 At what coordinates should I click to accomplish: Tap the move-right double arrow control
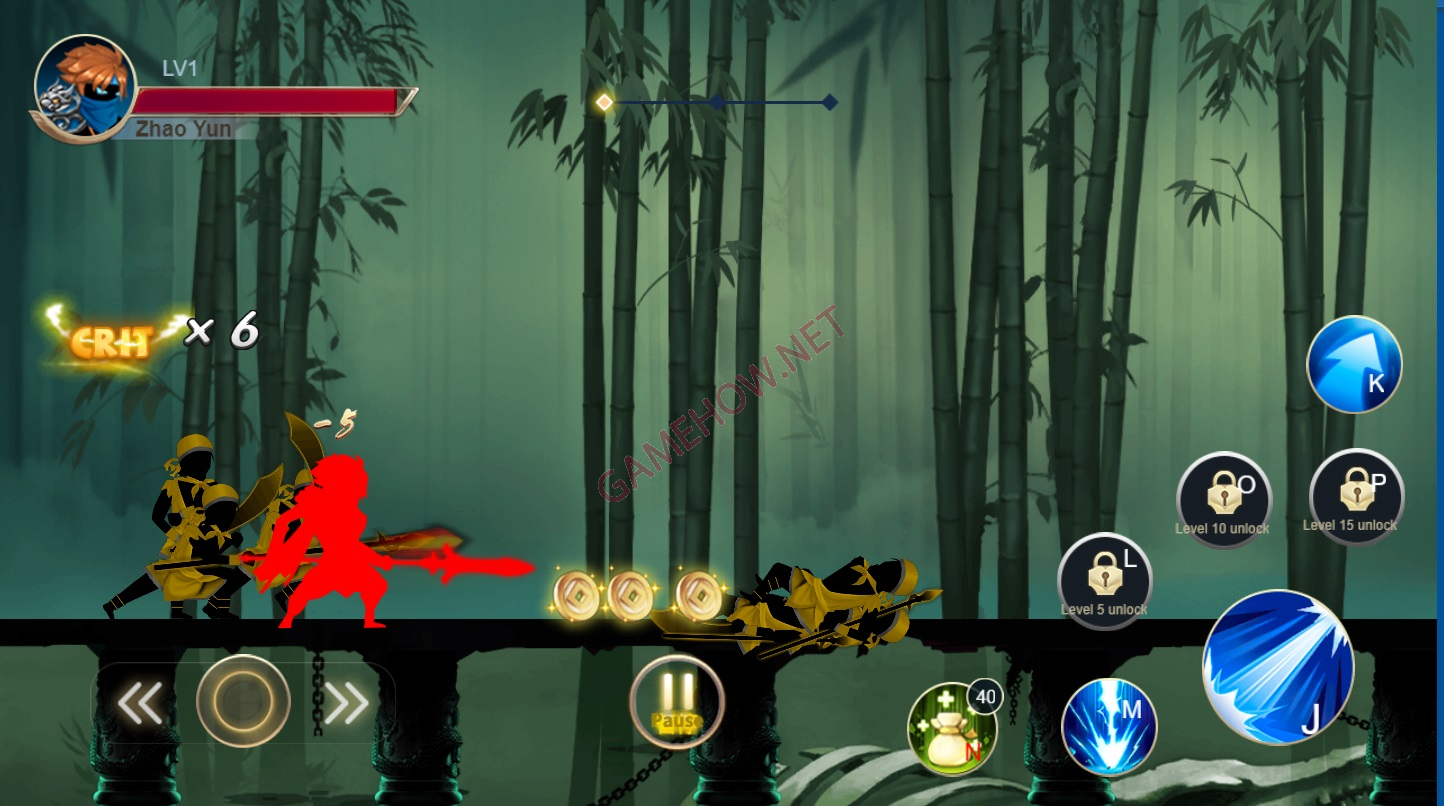tap(345, 704)
